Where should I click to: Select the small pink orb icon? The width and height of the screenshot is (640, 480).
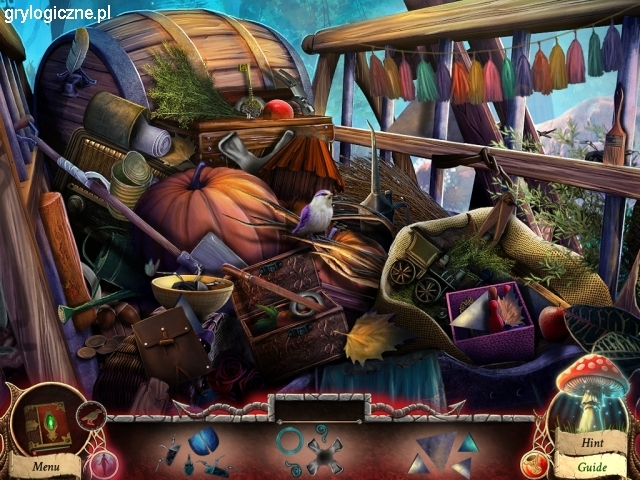pyautogui.click(x=103, y=464)
